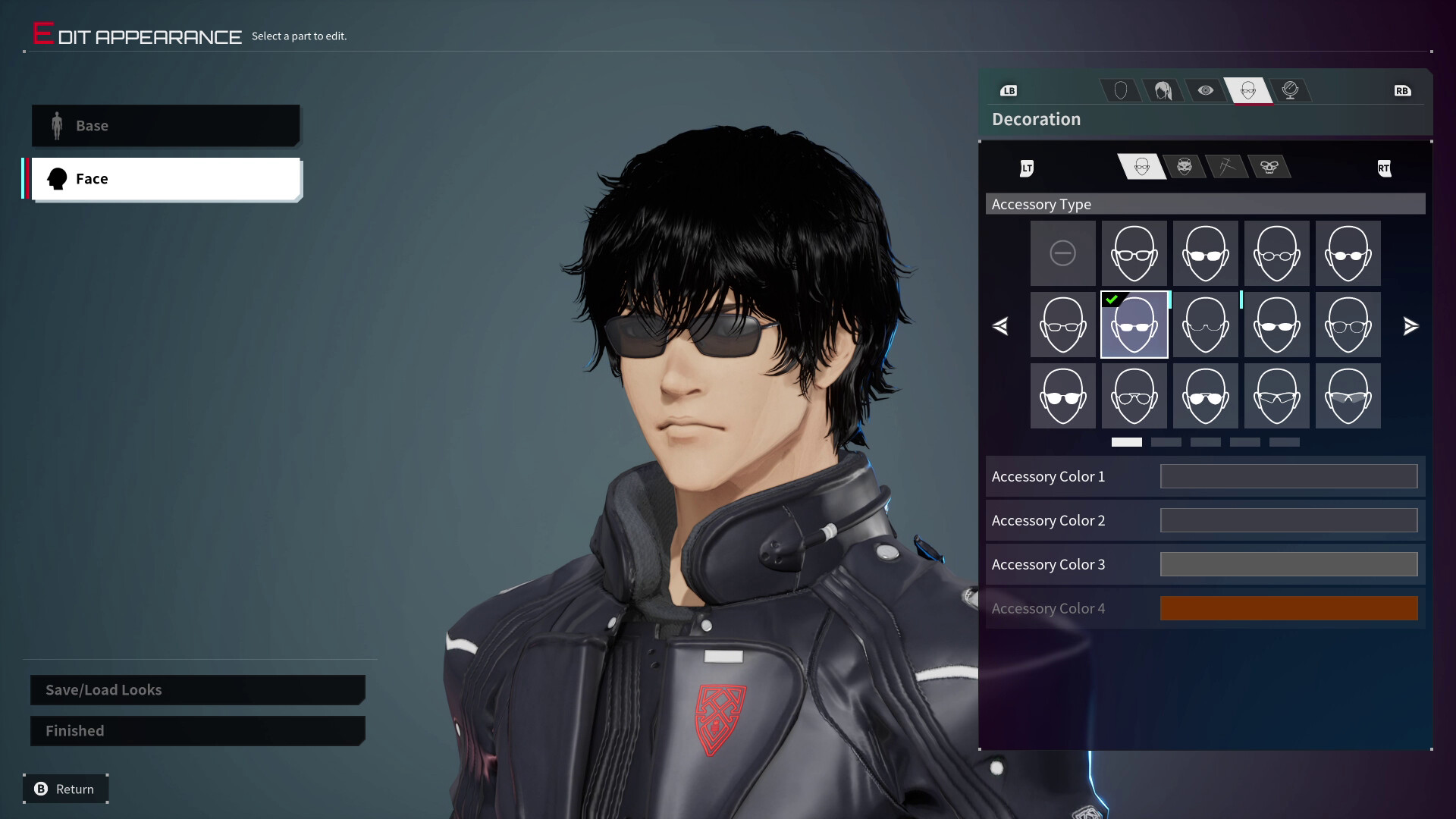Open the makeup mirror category icon
1456x819 pixels.
click(1292, 90)
